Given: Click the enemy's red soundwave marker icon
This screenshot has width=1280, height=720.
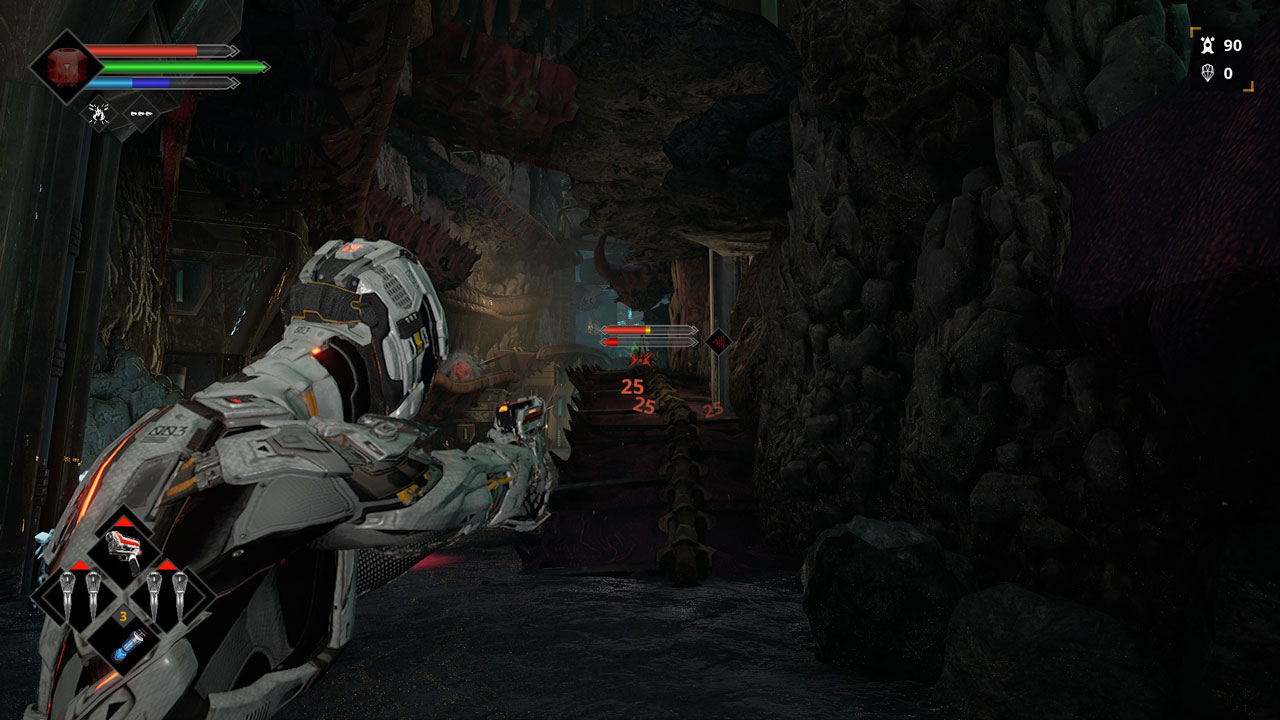Looking at the screenshot, I should [x=717, y=342].
